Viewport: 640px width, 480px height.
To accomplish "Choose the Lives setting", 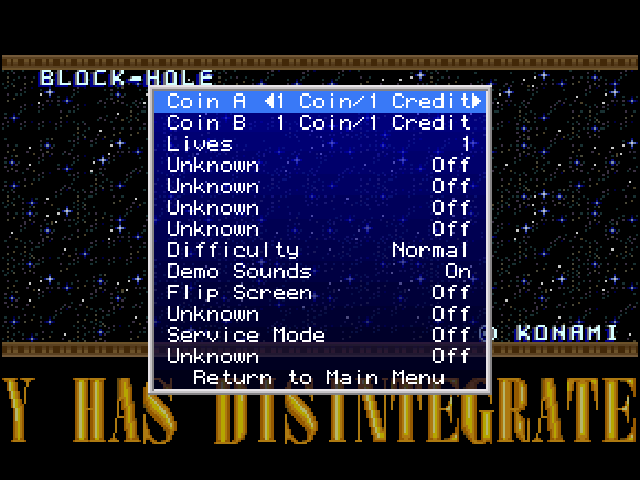I will coord(318,144).
